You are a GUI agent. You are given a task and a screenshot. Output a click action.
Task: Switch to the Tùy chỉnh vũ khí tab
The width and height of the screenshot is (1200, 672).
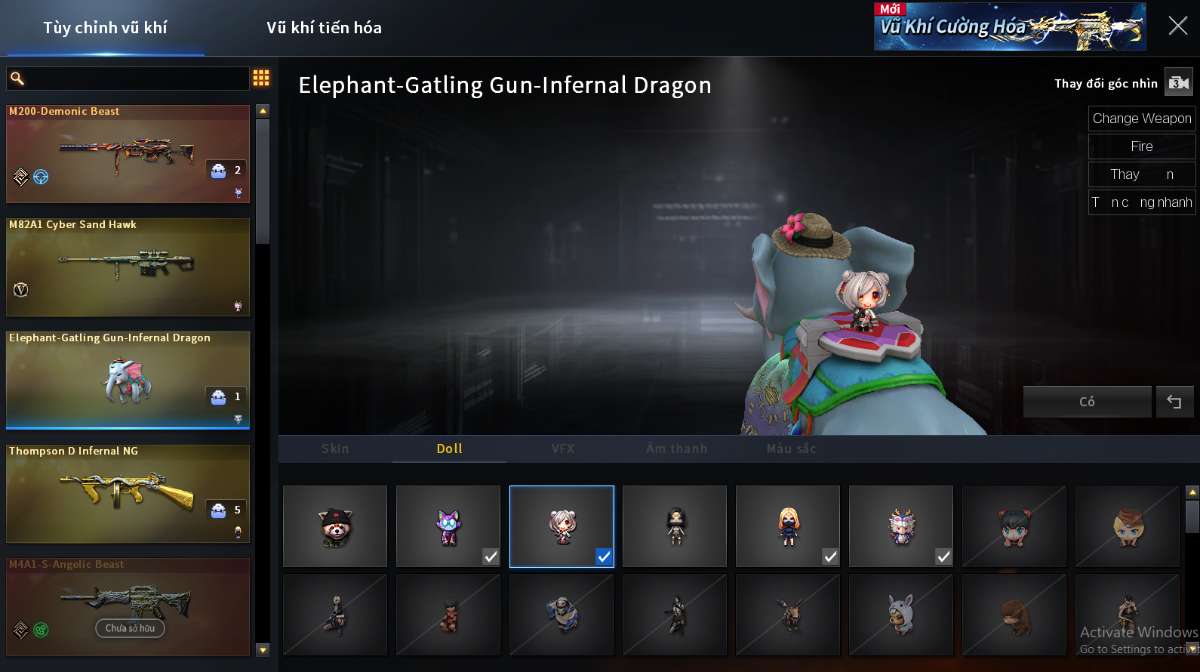click(105, 28)
